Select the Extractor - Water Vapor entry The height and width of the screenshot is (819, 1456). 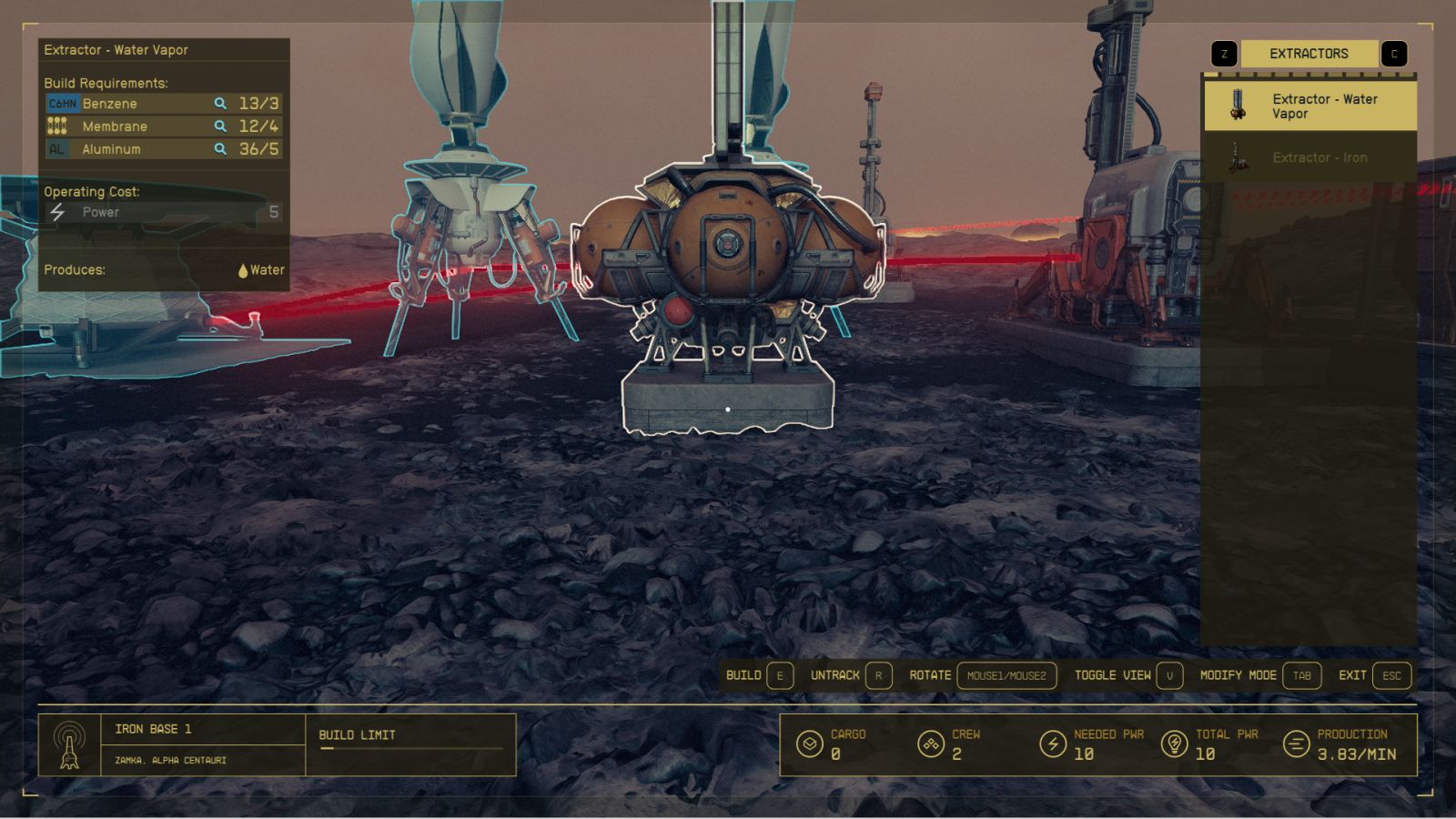pyautogui.click(x=1309, y=106)
